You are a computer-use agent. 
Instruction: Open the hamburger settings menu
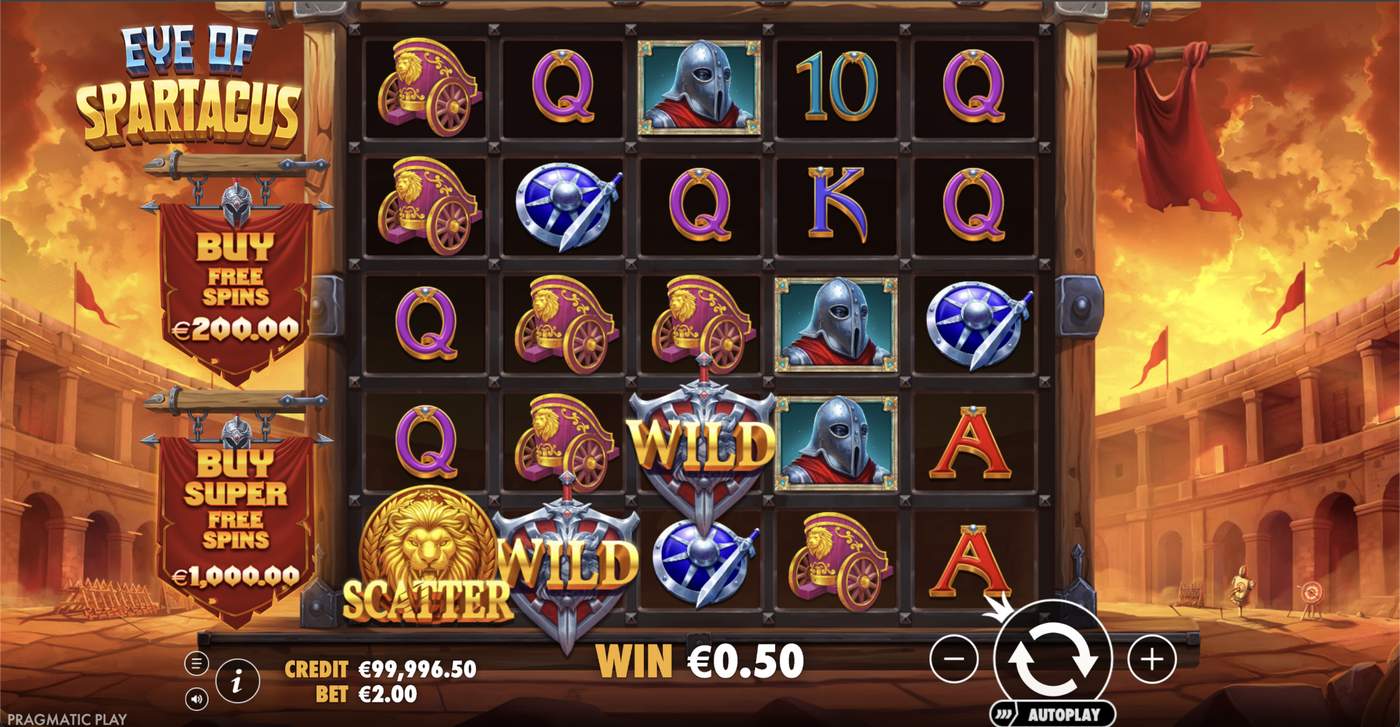[x=197, y=662]
